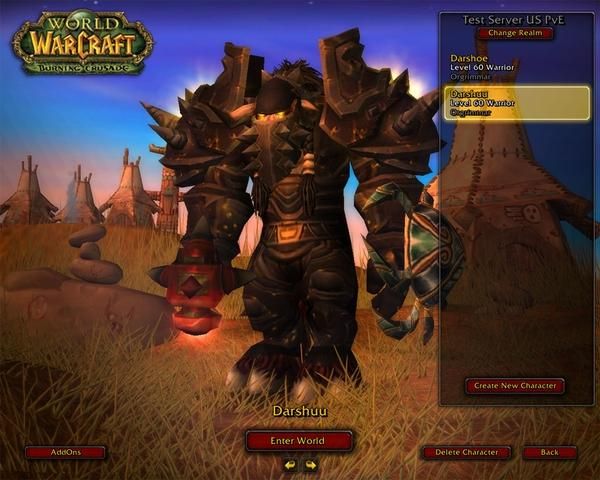Change Realm from Test Server
Viewport: 600px width, 480px height.
coord(515,33)
